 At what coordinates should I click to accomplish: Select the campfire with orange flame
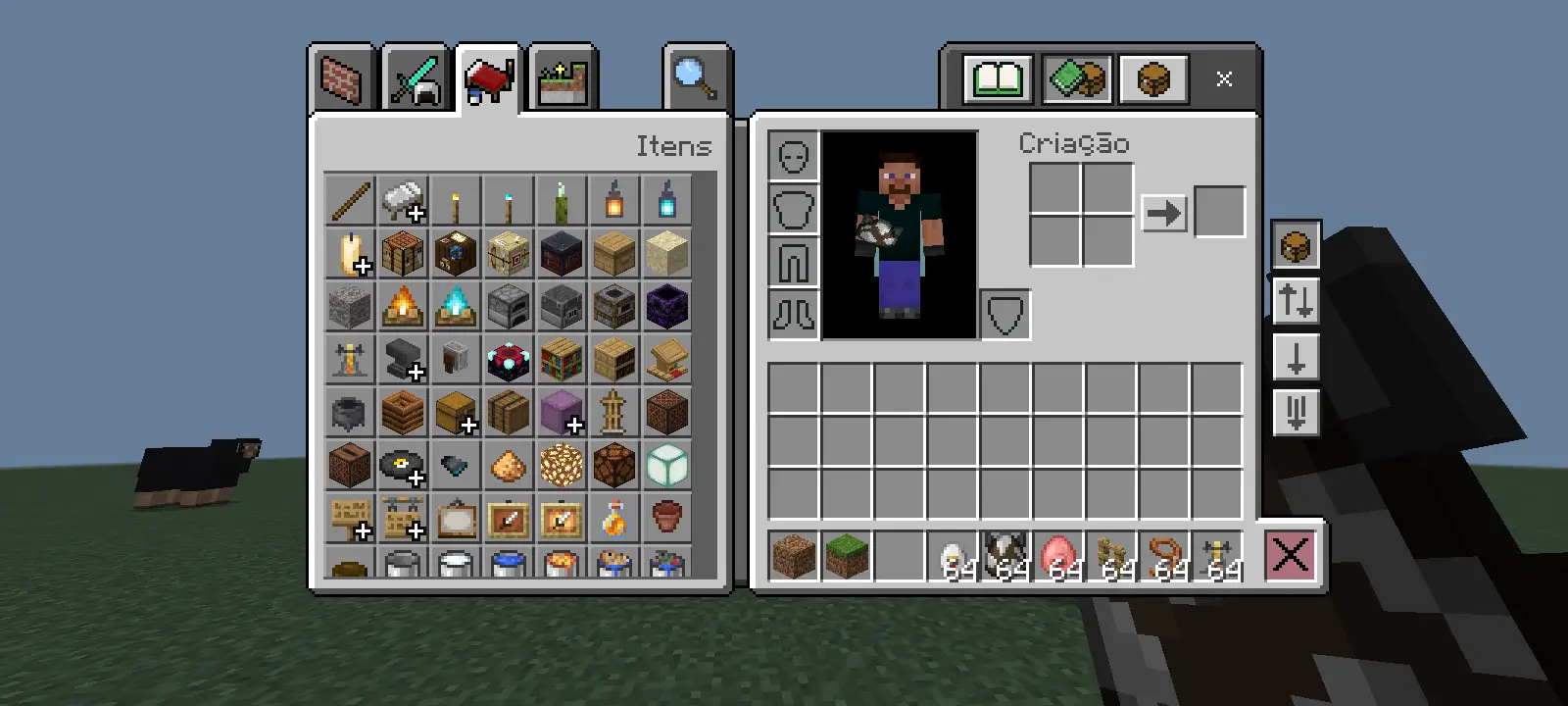403,306
